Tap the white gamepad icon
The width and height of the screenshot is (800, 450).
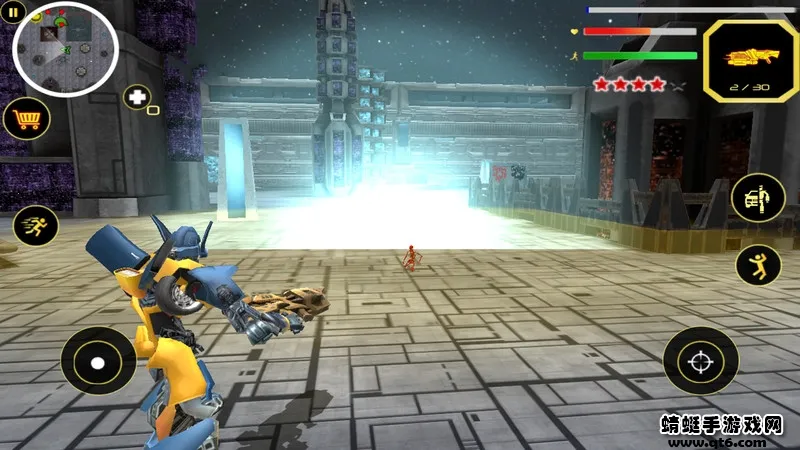click(137, 98)
